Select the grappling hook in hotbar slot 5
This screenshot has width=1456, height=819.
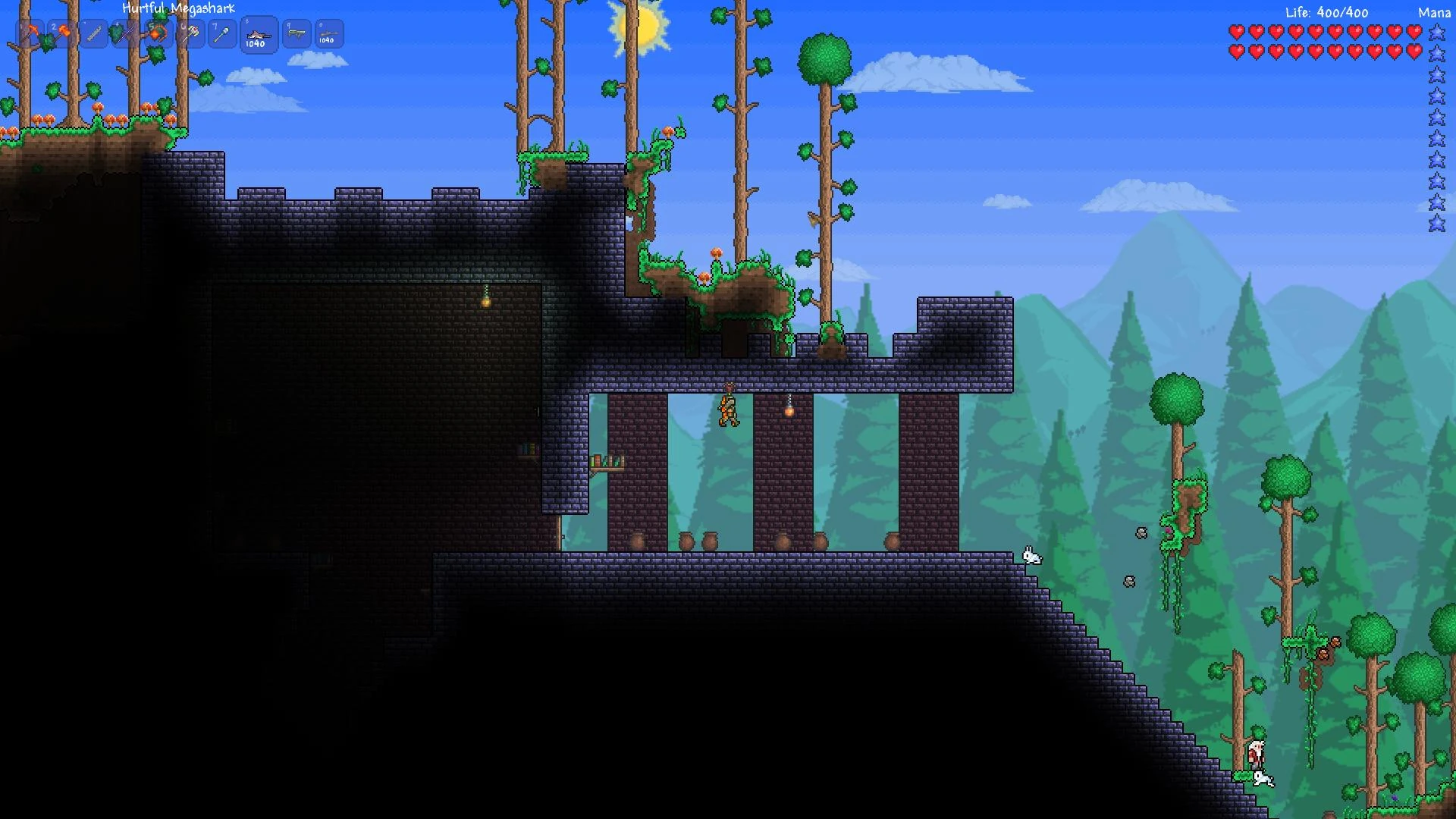(158, 33)
